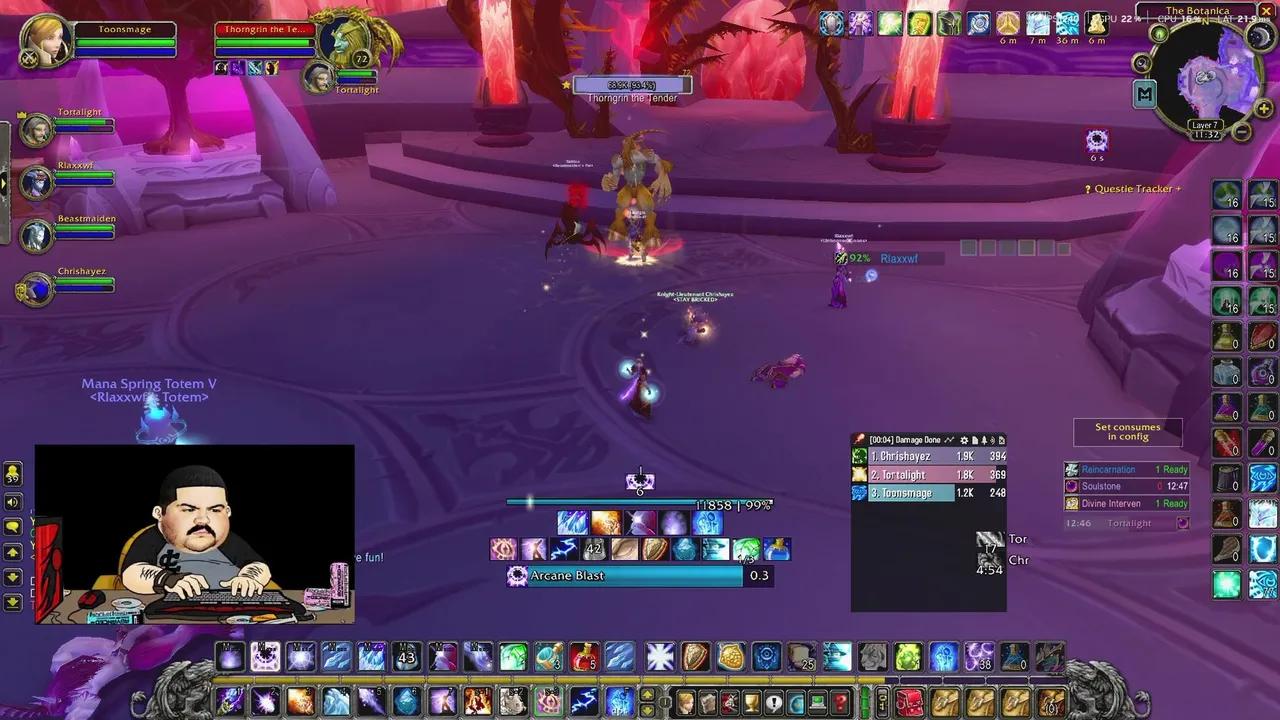Image resolution: width=1280 pixels, height=720 pixels.
Task: Toggle the speaker icon on the damage meter
Action: click(991, 439)
